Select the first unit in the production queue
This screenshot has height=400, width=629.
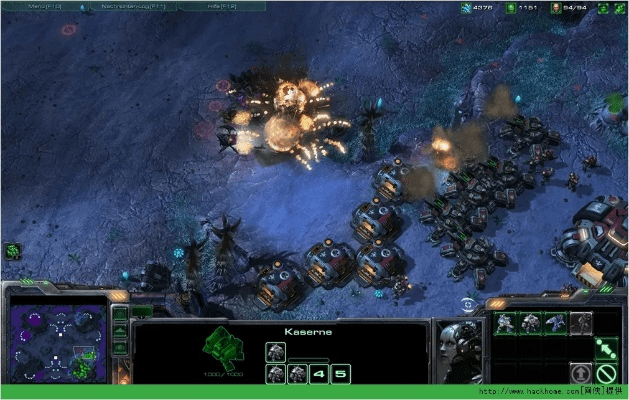276,351
